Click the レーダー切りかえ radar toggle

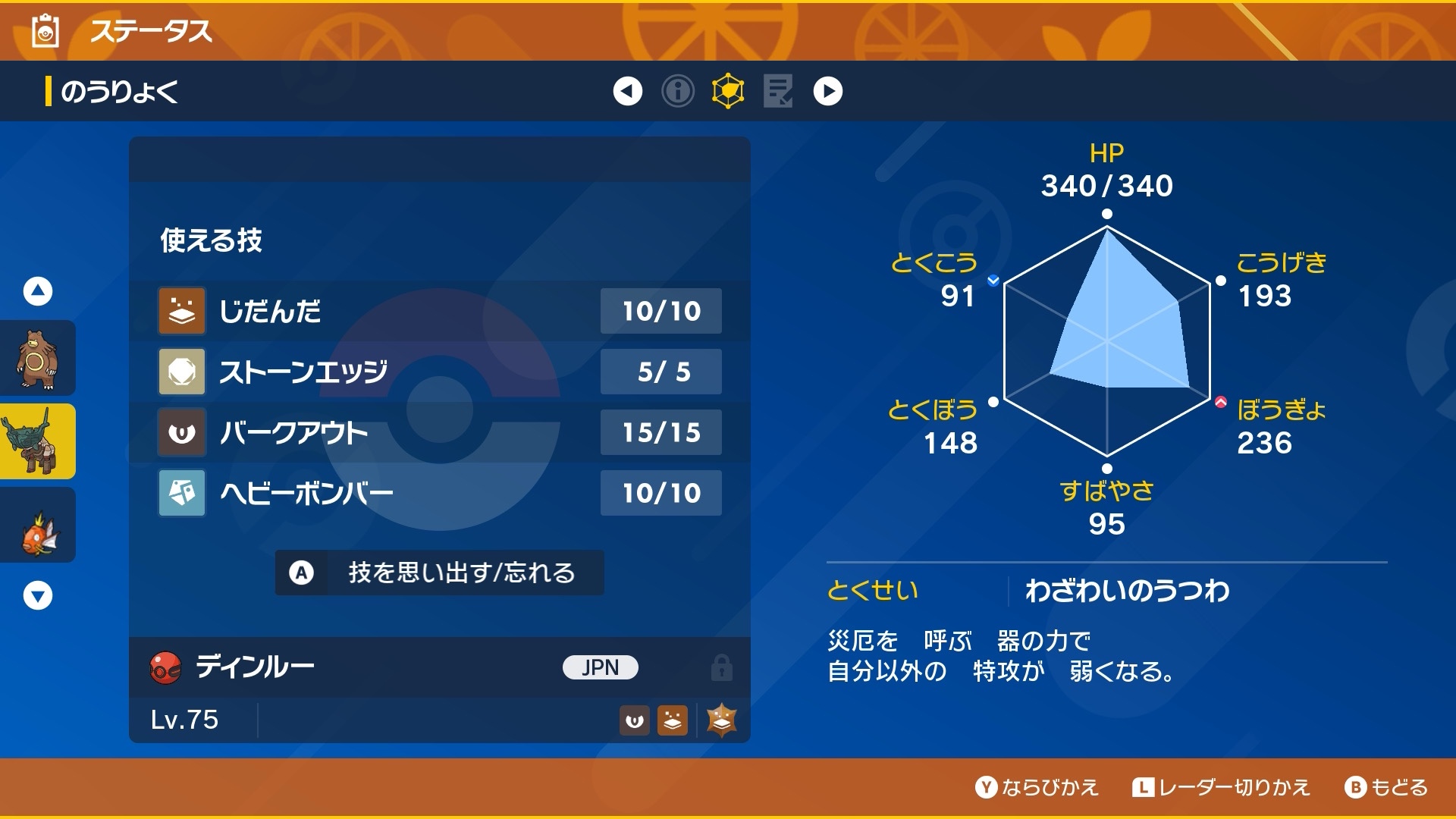[1221, 787]
